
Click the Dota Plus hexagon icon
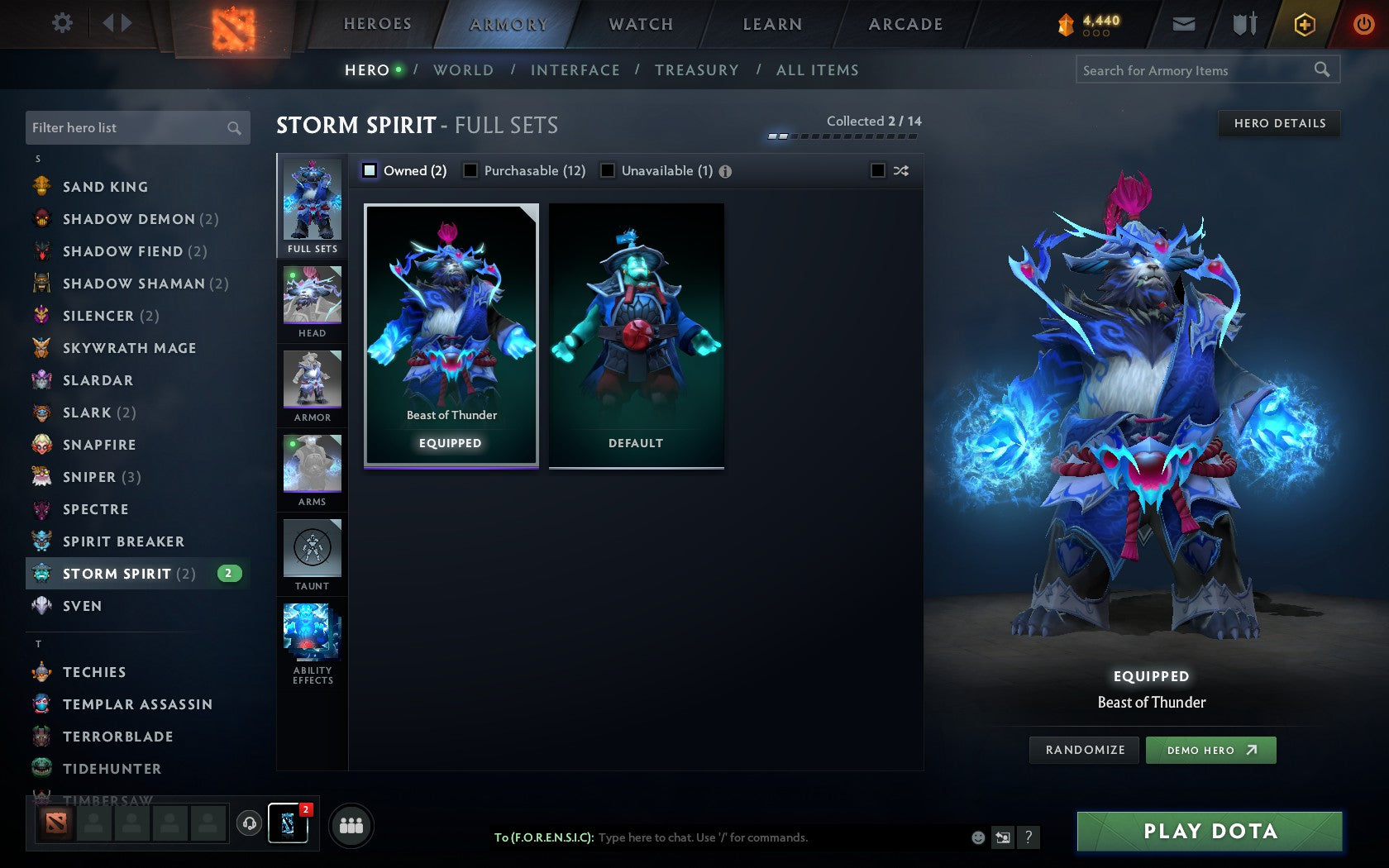click(x=1305, y=24)
